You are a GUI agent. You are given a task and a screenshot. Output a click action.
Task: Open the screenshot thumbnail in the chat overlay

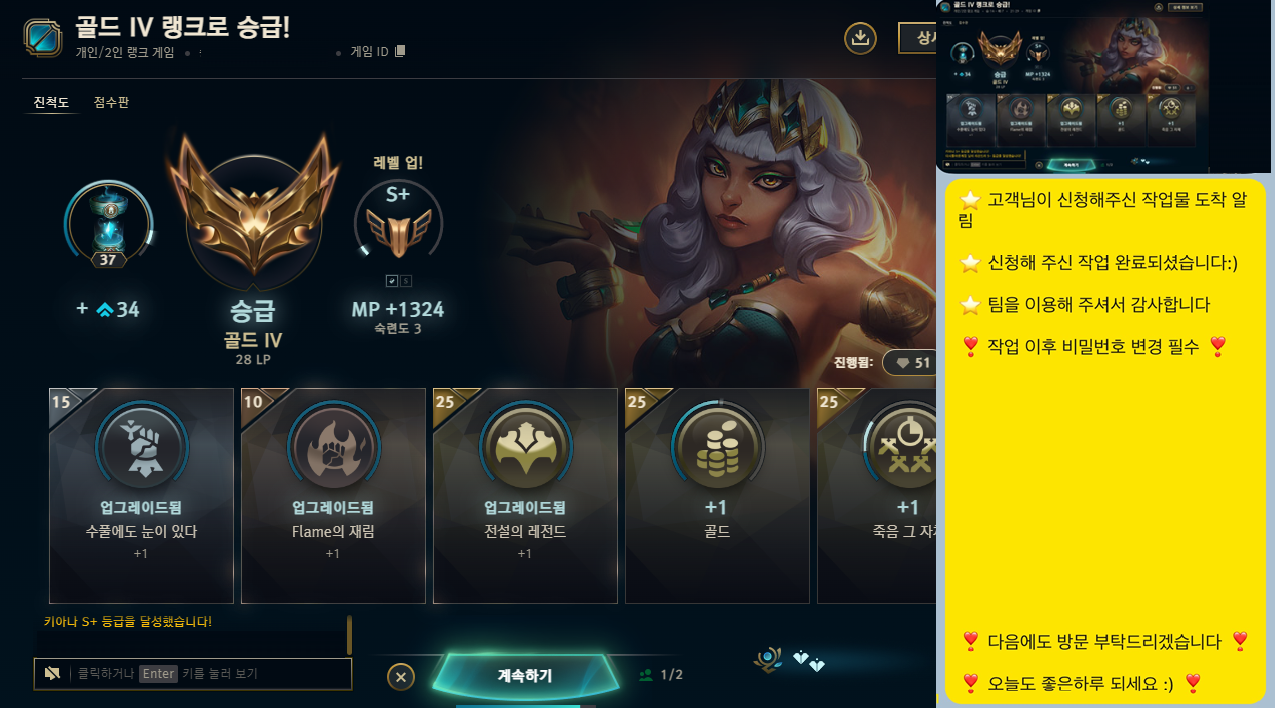1102,87
